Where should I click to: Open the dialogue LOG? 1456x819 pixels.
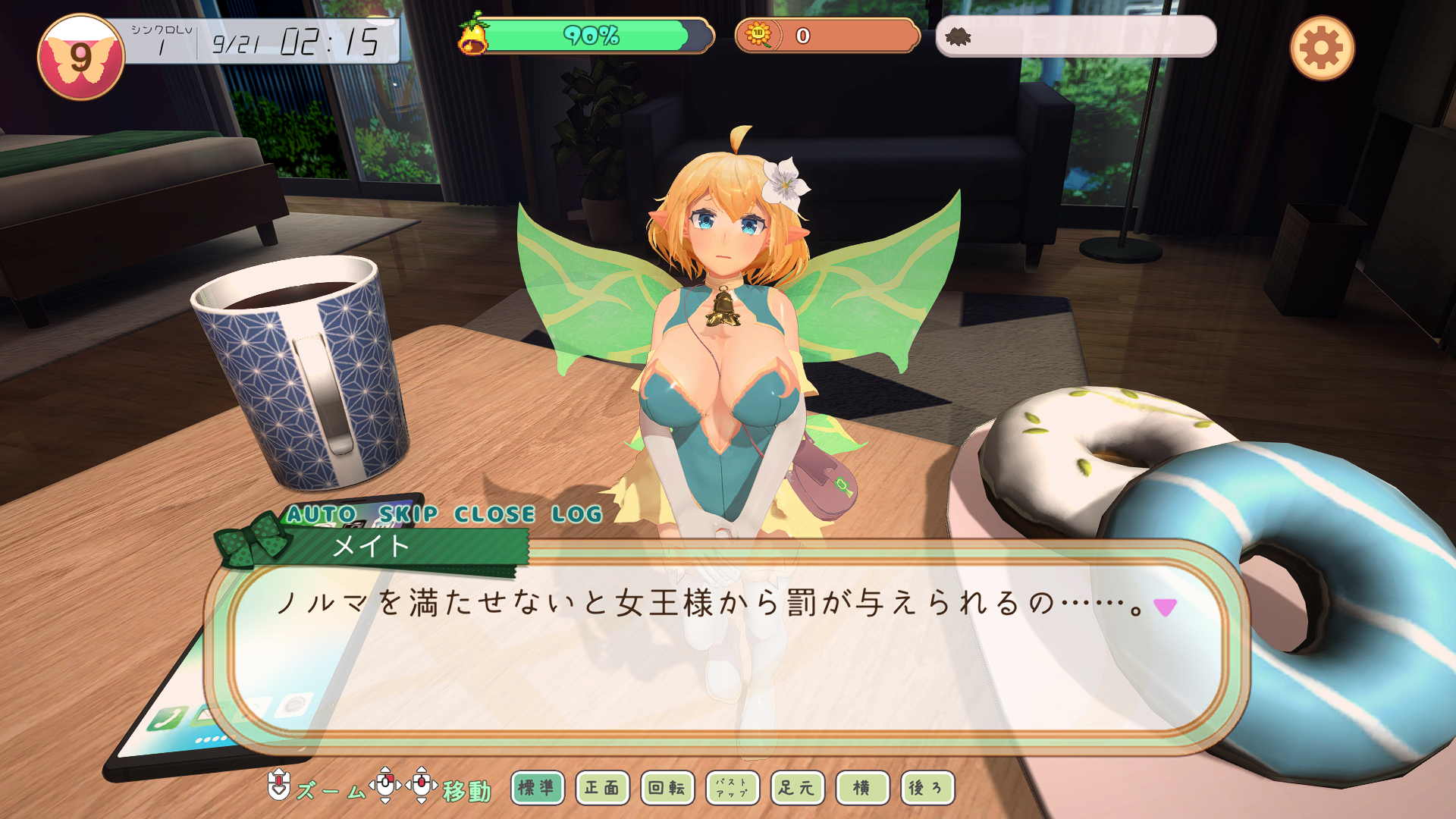click(x=576, y=514)
